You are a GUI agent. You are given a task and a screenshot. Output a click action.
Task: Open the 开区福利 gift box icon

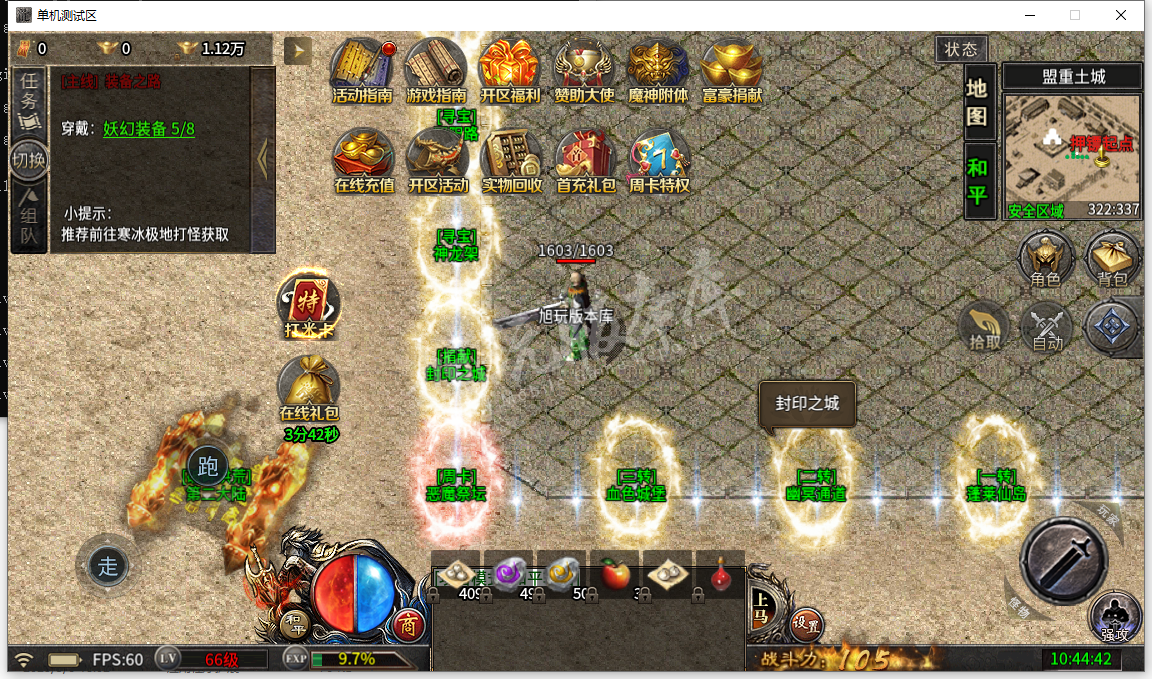click(x=509, y=70)
